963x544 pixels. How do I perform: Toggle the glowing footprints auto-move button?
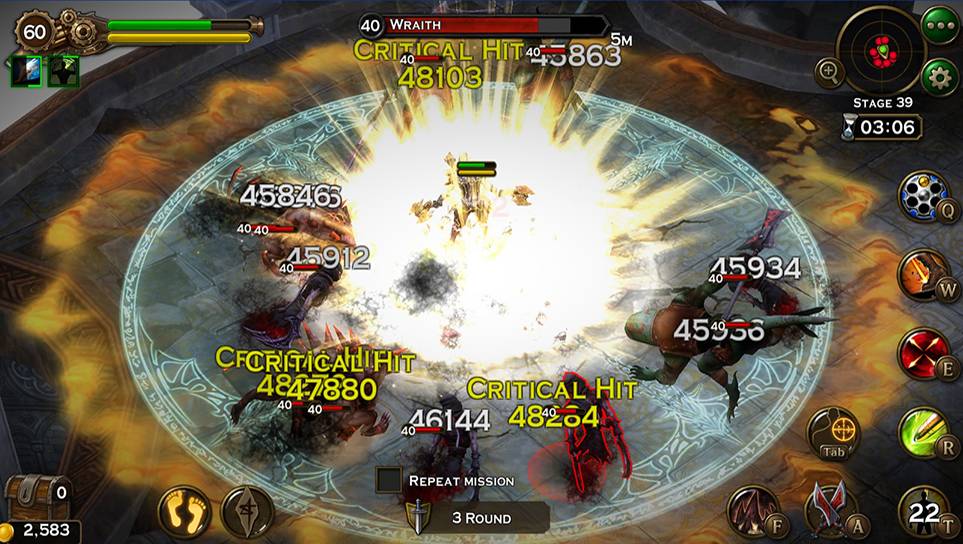click(184, 511)
